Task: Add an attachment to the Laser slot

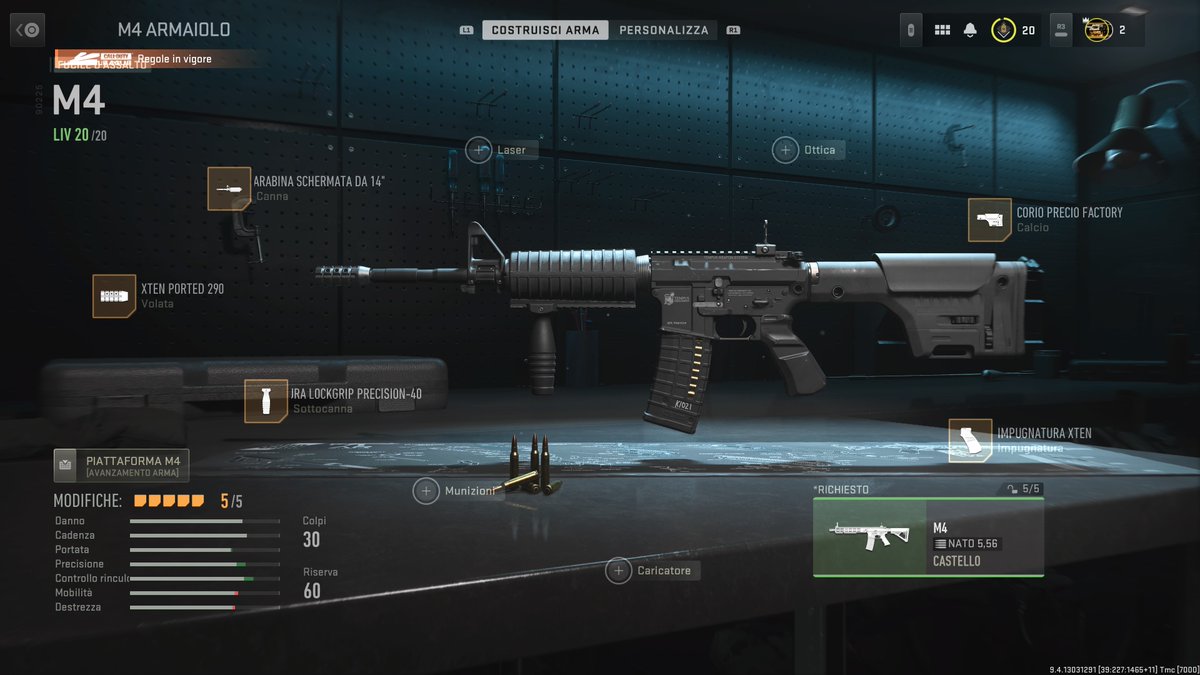Action: coord(479,150)
